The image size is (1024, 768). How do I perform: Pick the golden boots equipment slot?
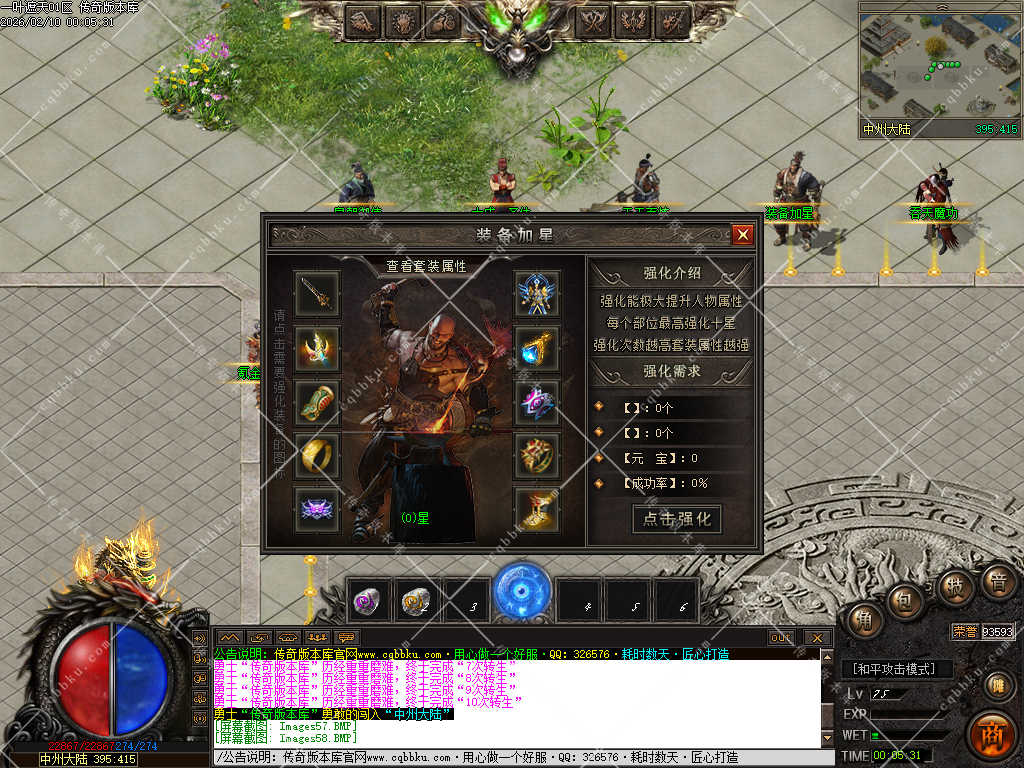click(537, 510)
